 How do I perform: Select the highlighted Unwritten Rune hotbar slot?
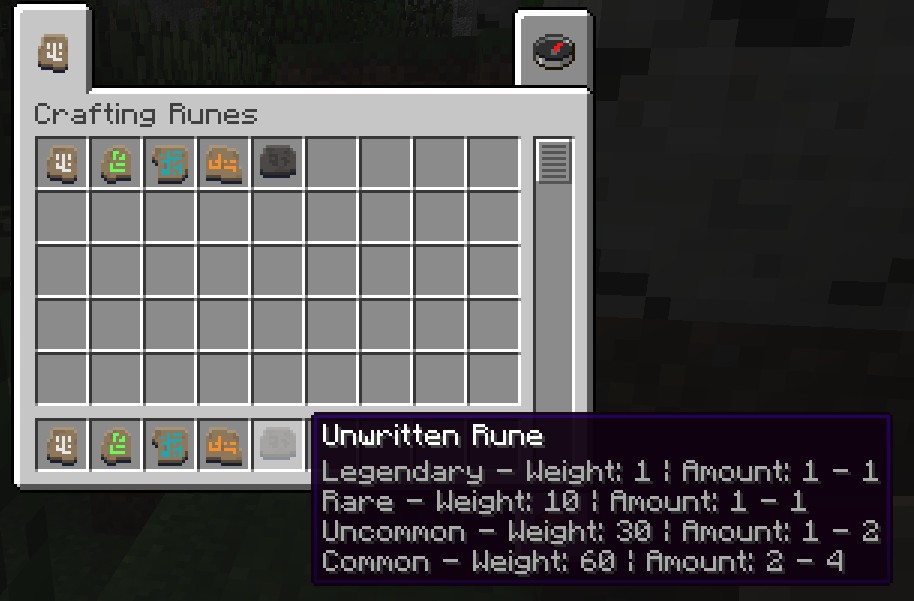coord(279,445)
